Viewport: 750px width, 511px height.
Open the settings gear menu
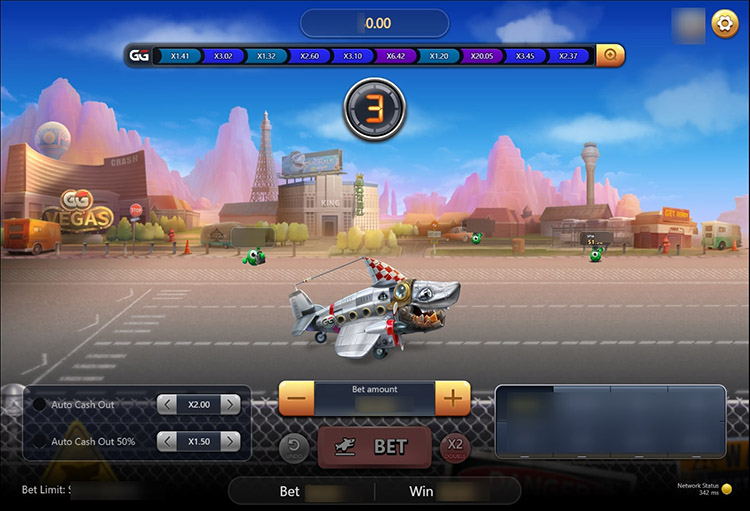tap(725, 23)
